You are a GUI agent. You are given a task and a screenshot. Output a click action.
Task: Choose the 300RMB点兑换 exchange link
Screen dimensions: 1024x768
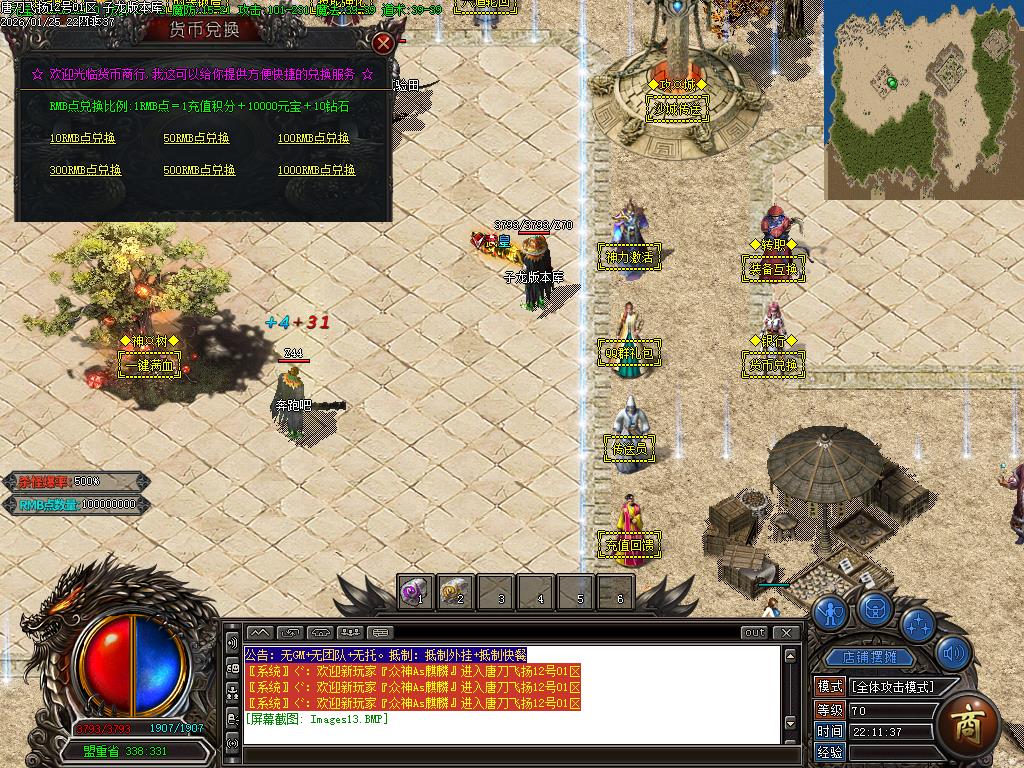pos(85,171)
